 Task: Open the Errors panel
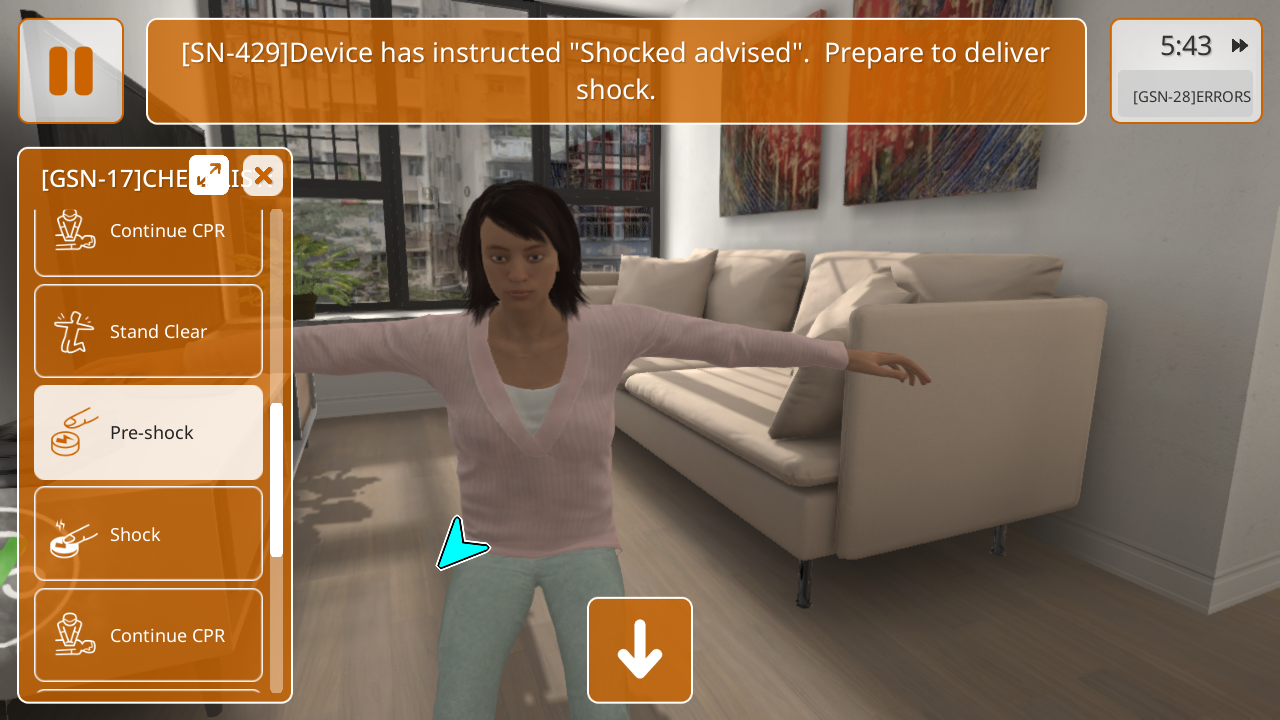tap(1185, 96)
